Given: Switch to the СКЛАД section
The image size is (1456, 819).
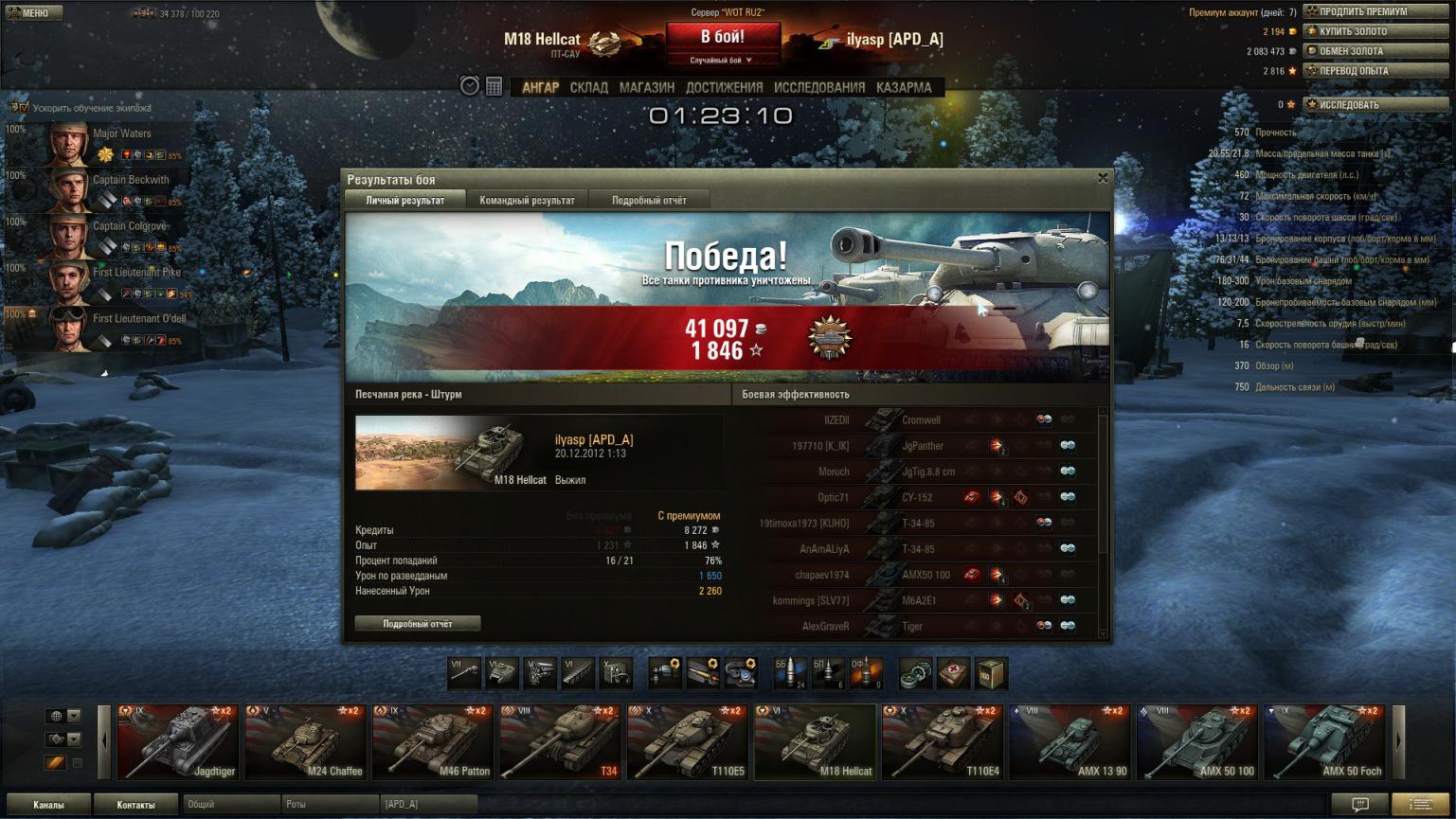Looking at the screenshot, I should pyautogui.click(x=588, y=87).
